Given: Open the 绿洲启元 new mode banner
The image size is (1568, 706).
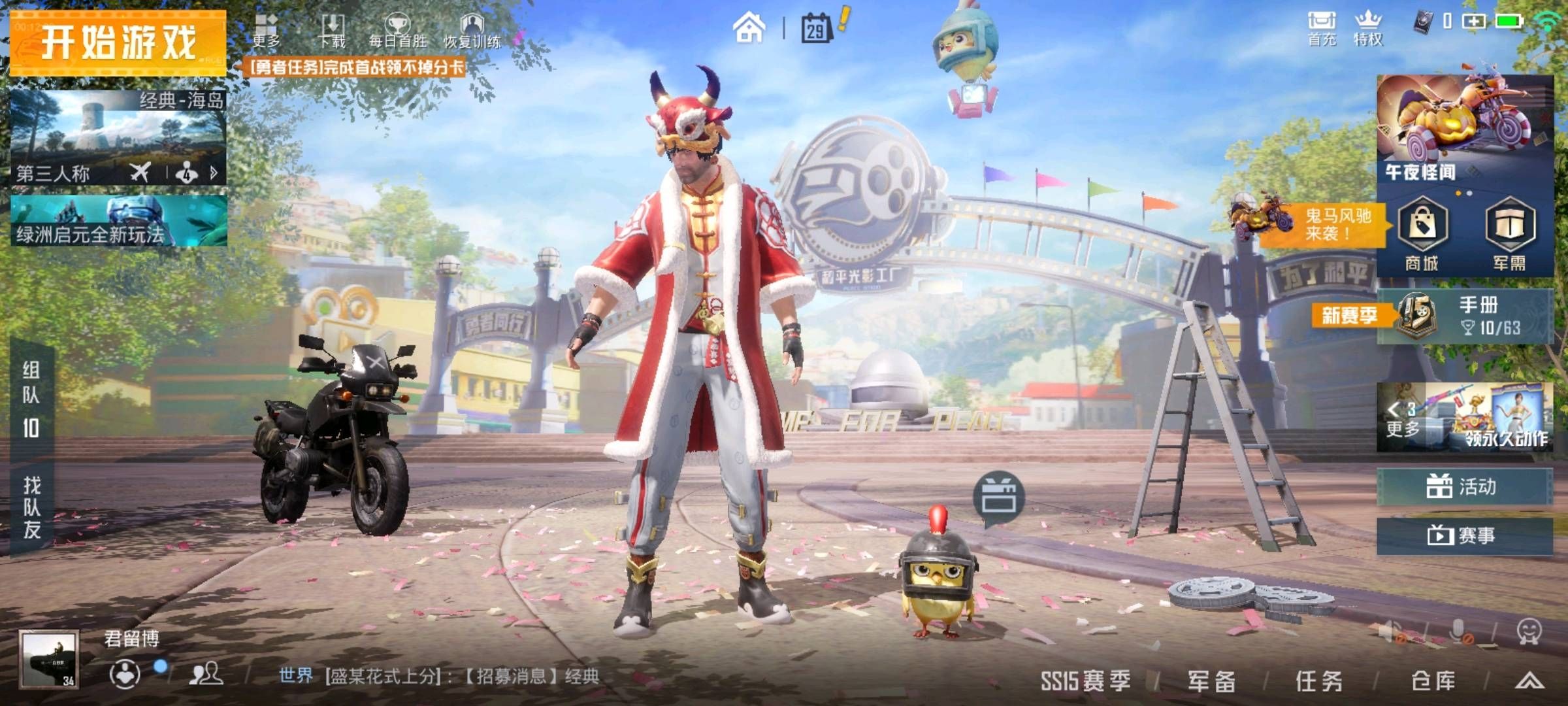Looking at the screenshot, I should tap(118, 221).
